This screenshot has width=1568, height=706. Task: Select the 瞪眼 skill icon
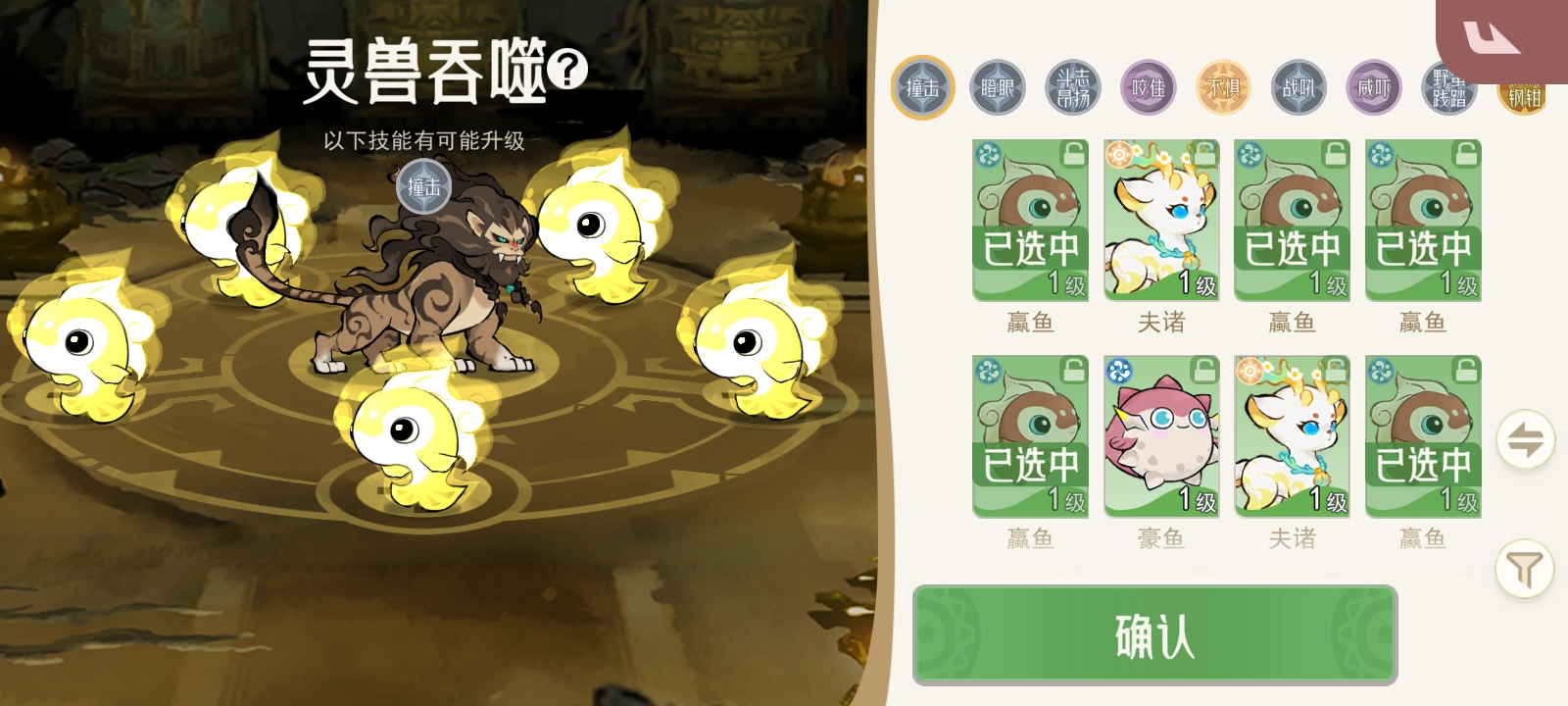997,87
